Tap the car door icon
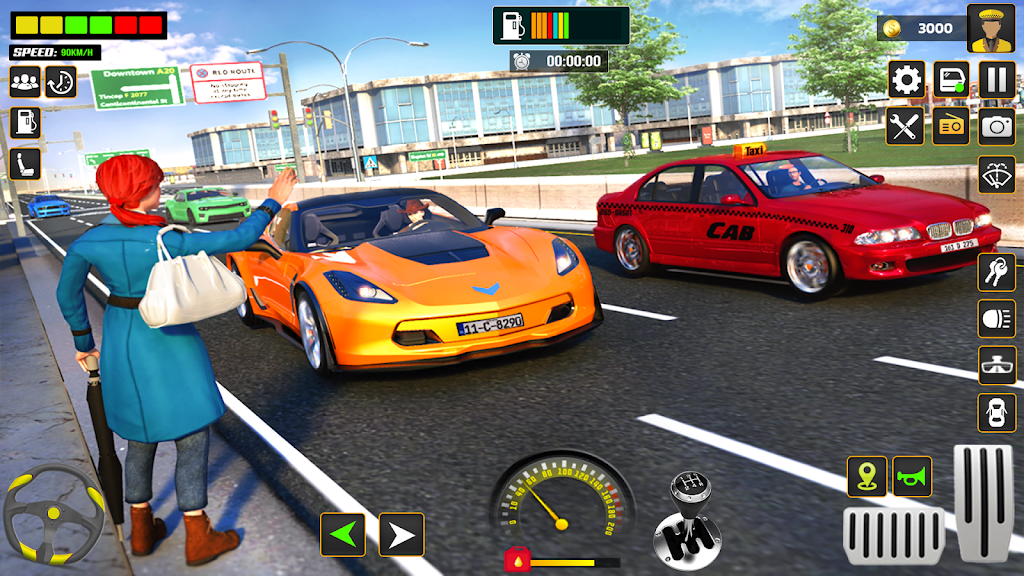The image size is (1024, 576). tap(951, 79)
